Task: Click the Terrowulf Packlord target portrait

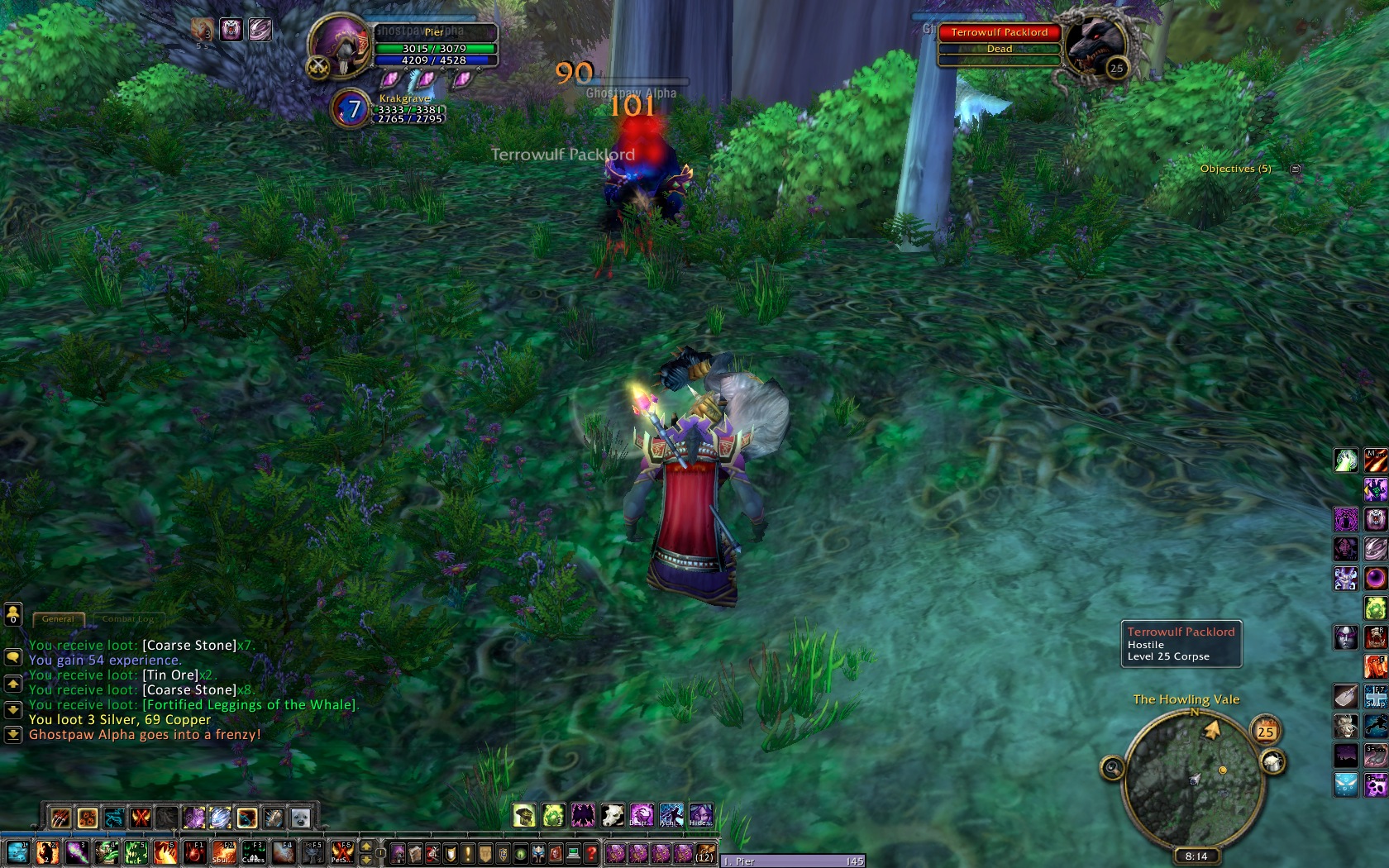Action: click(x=1095, y=46)
